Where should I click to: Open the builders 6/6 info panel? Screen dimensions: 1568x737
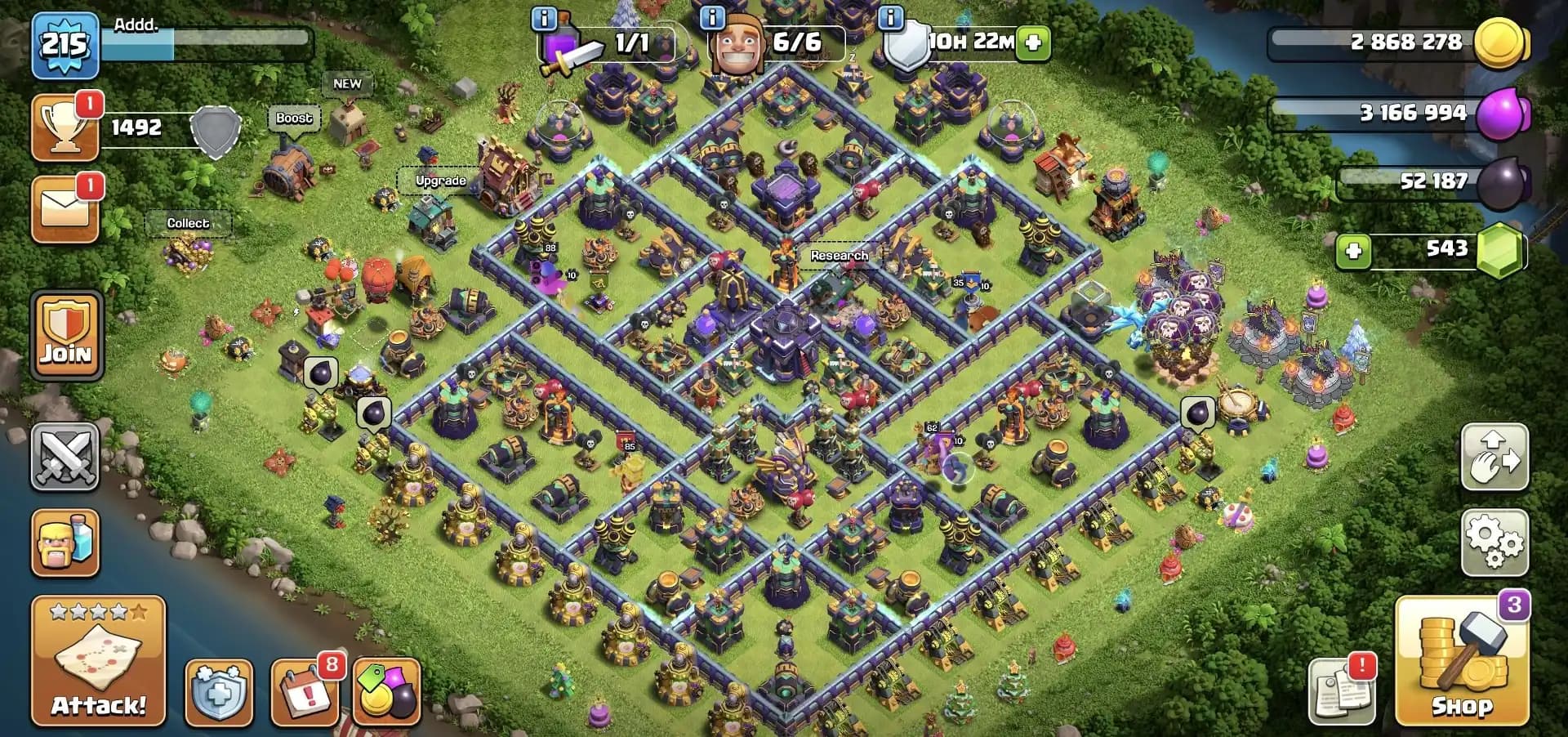click(776, 42)
